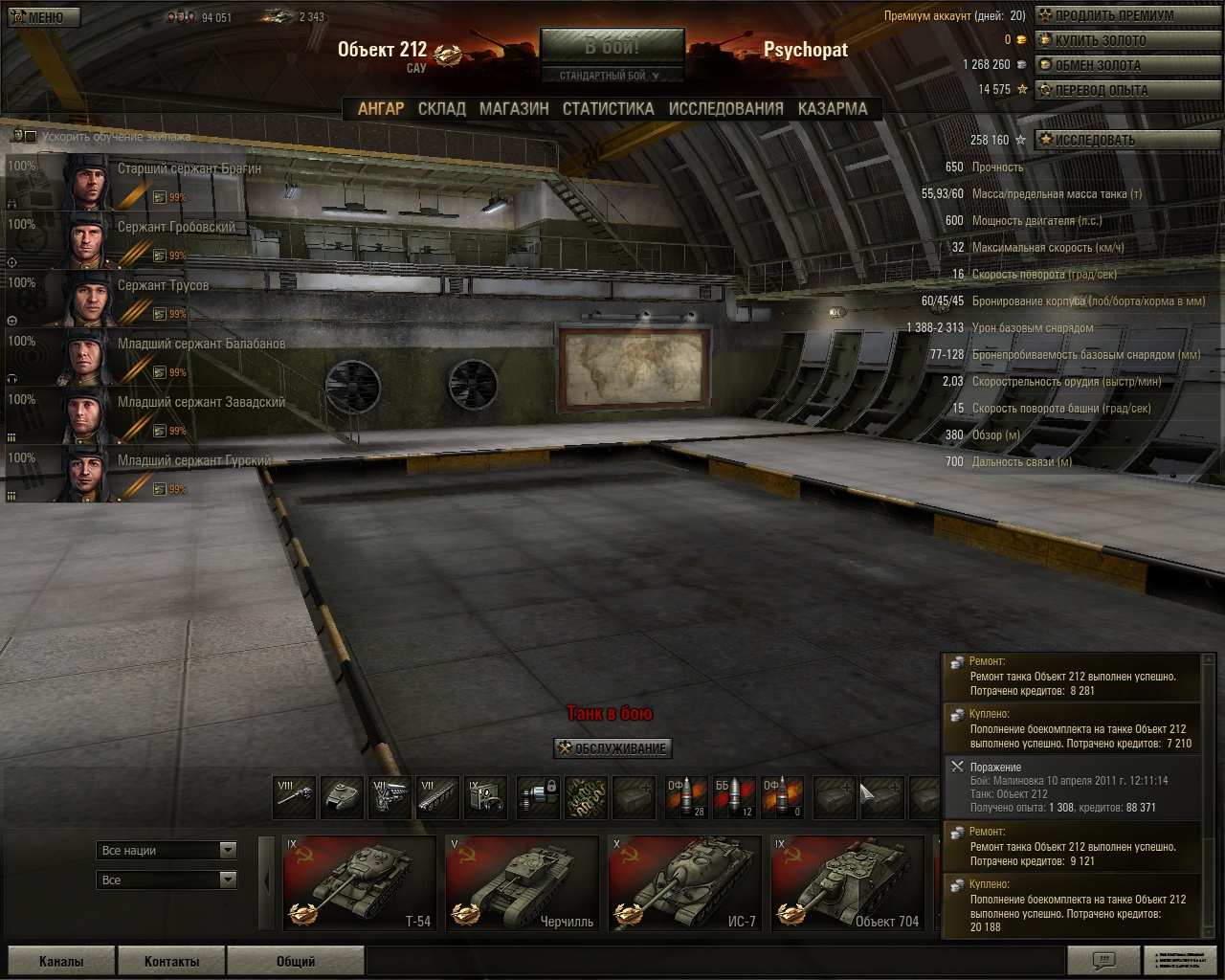Open the Казарма tab
This screenshot has width=1225, height=980.
832,109
